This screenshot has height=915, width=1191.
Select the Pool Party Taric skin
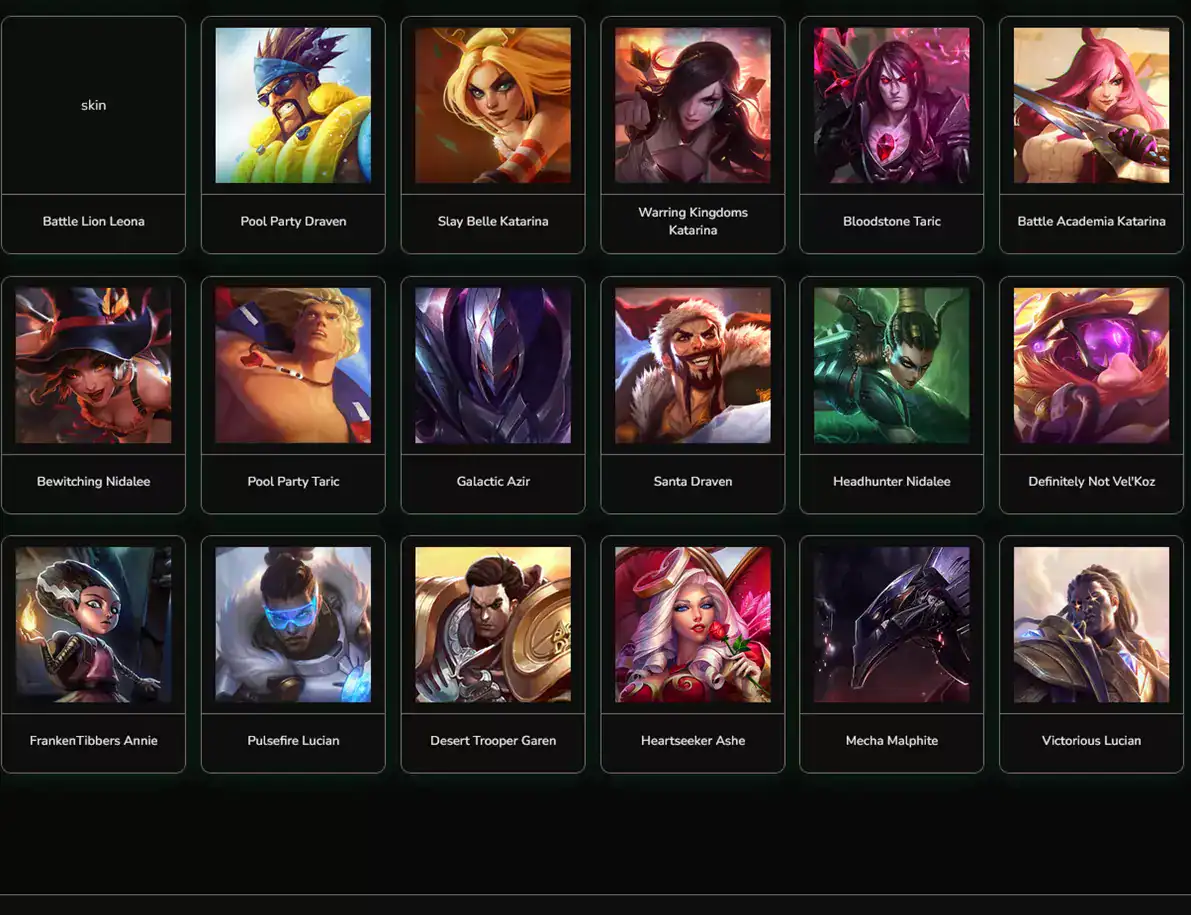(x=293, y=395)
